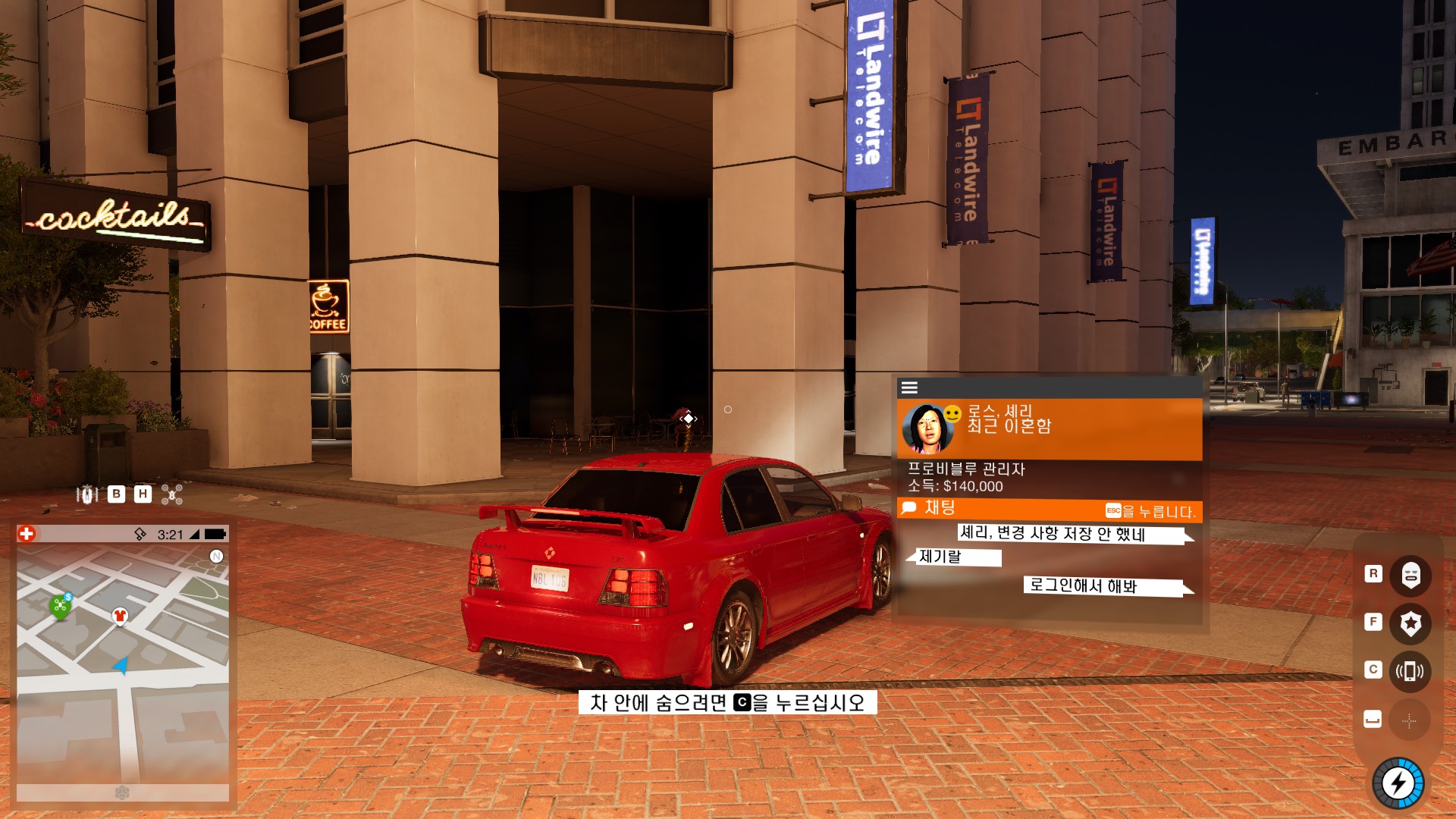Choose the mask face hack icon
This screenshot has width=1456, height=819.
click(1410, 574)
